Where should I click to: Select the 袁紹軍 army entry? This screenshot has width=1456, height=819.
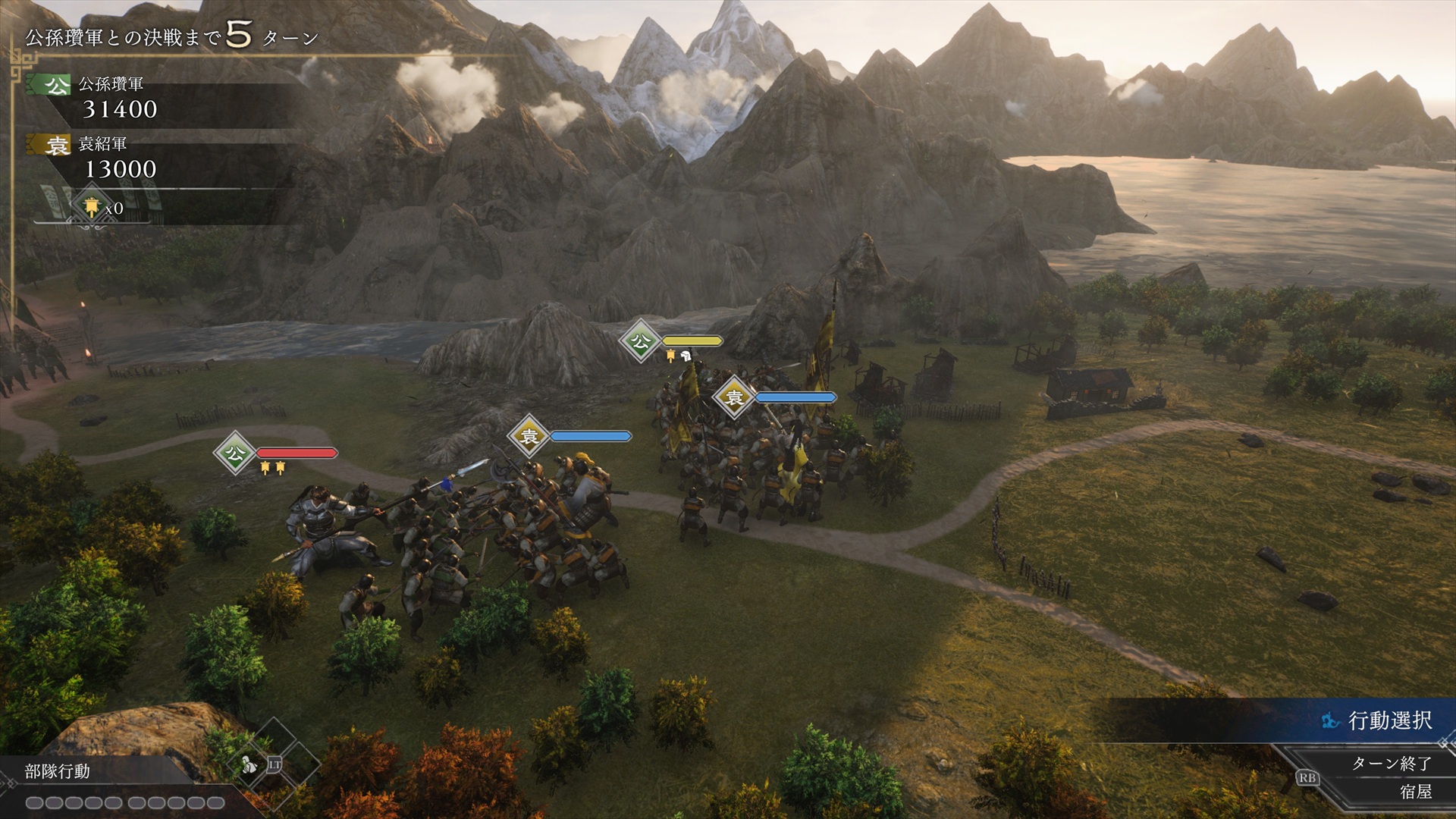click(x=102, y=144)
